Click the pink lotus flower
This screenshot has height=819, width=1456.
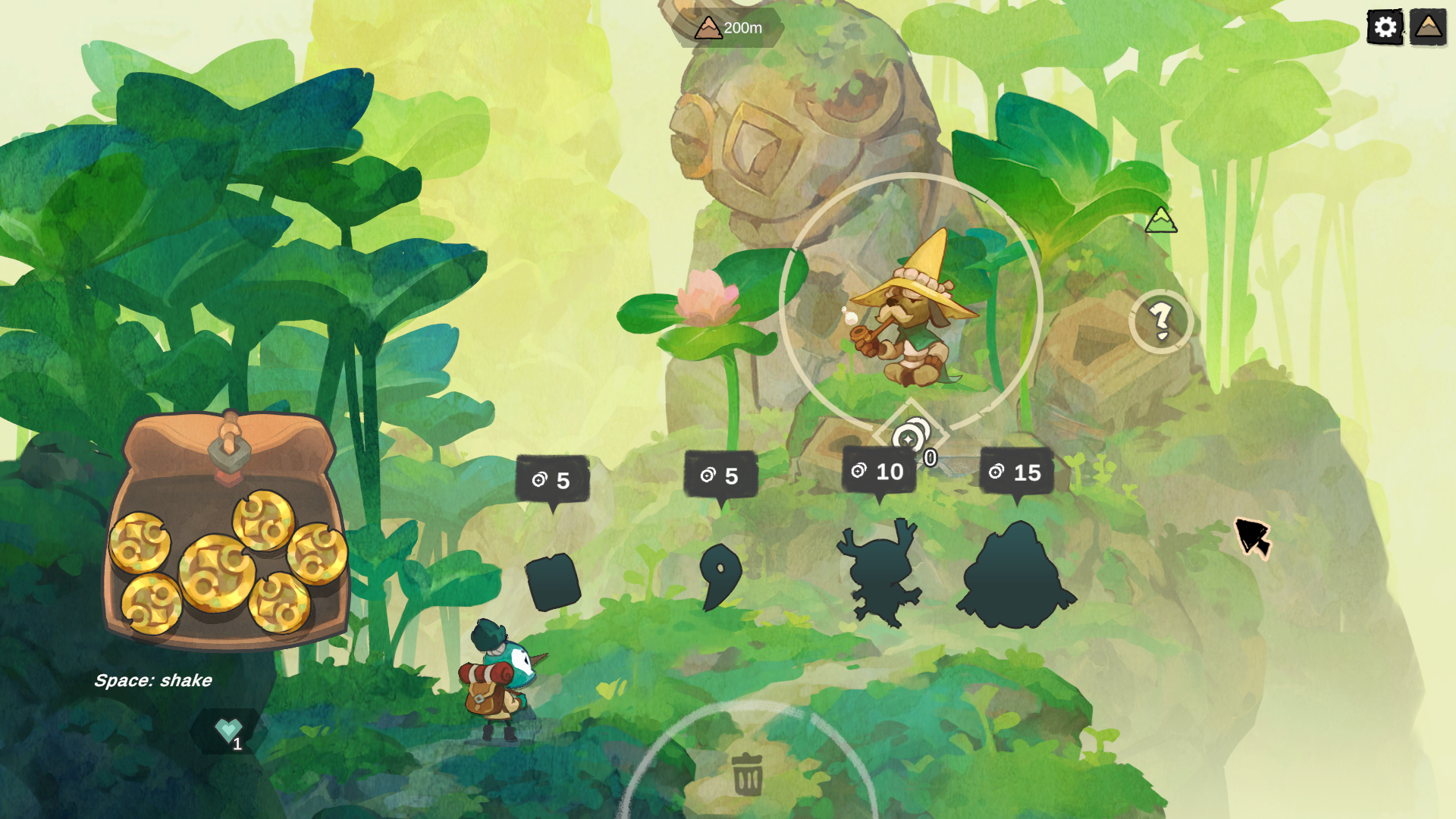tap(705, 296)
